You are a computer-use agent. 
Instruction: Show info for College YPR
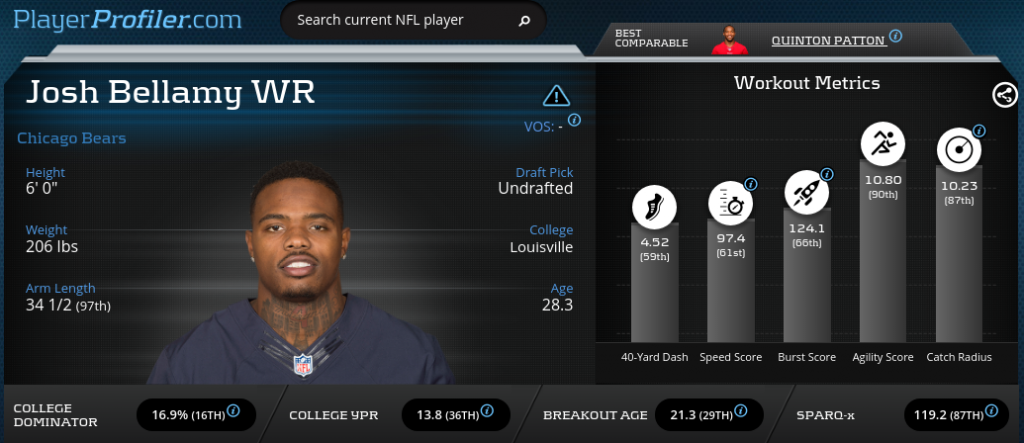pyautogui.click(x=488, y=411)
